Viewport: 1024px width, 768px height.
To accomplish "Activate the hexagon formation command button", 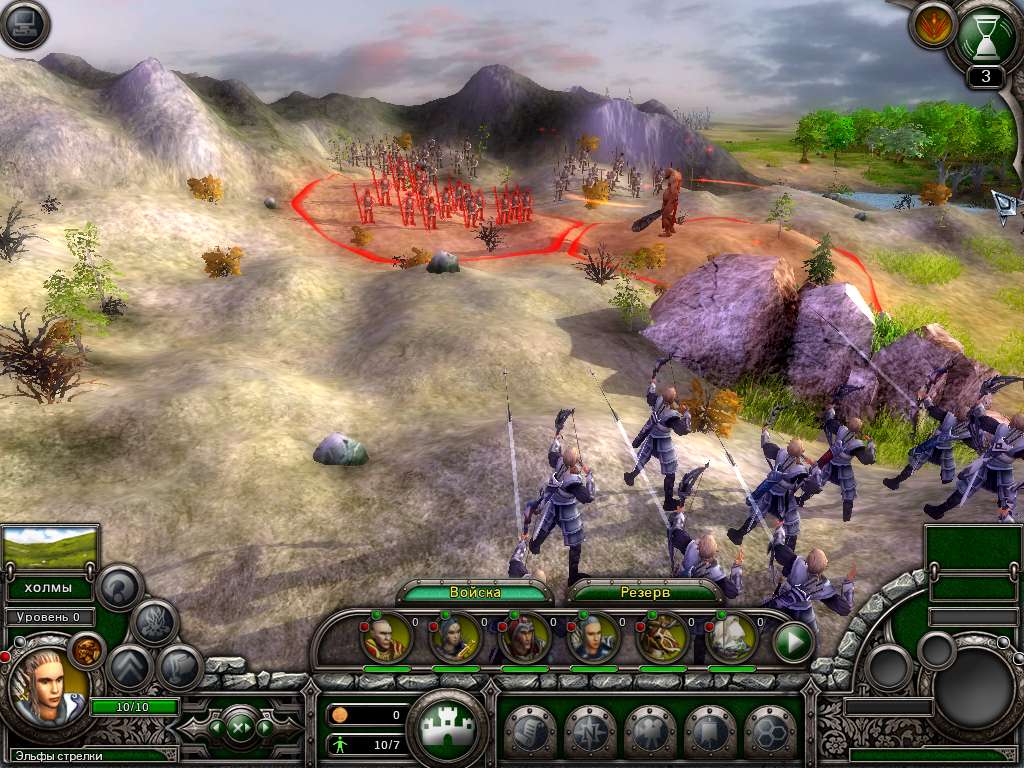I will pyautogui.click(x=769, y=731).
